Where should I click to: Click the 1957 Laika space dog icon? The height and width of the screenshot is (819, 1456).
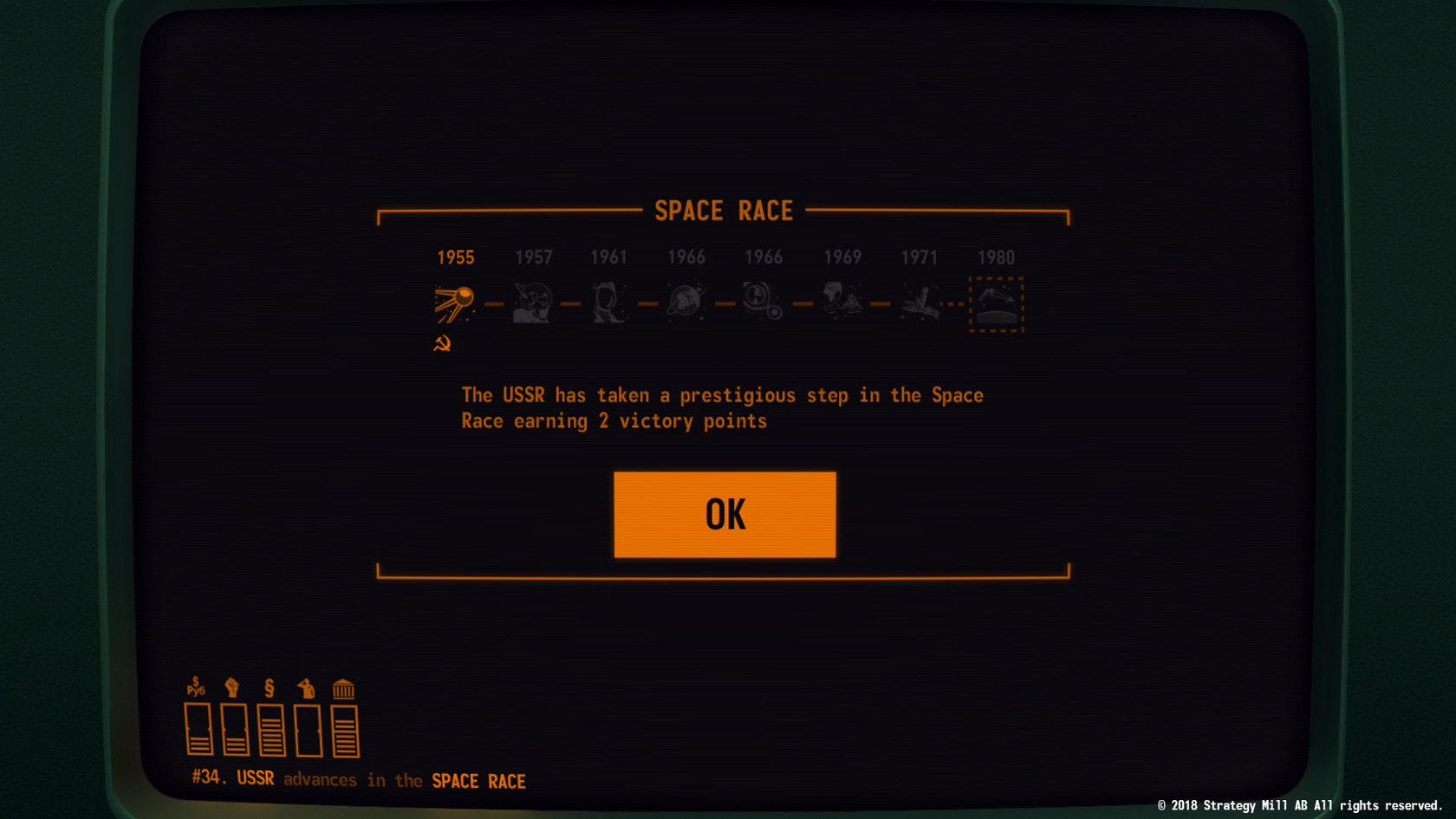click(531, 302)
